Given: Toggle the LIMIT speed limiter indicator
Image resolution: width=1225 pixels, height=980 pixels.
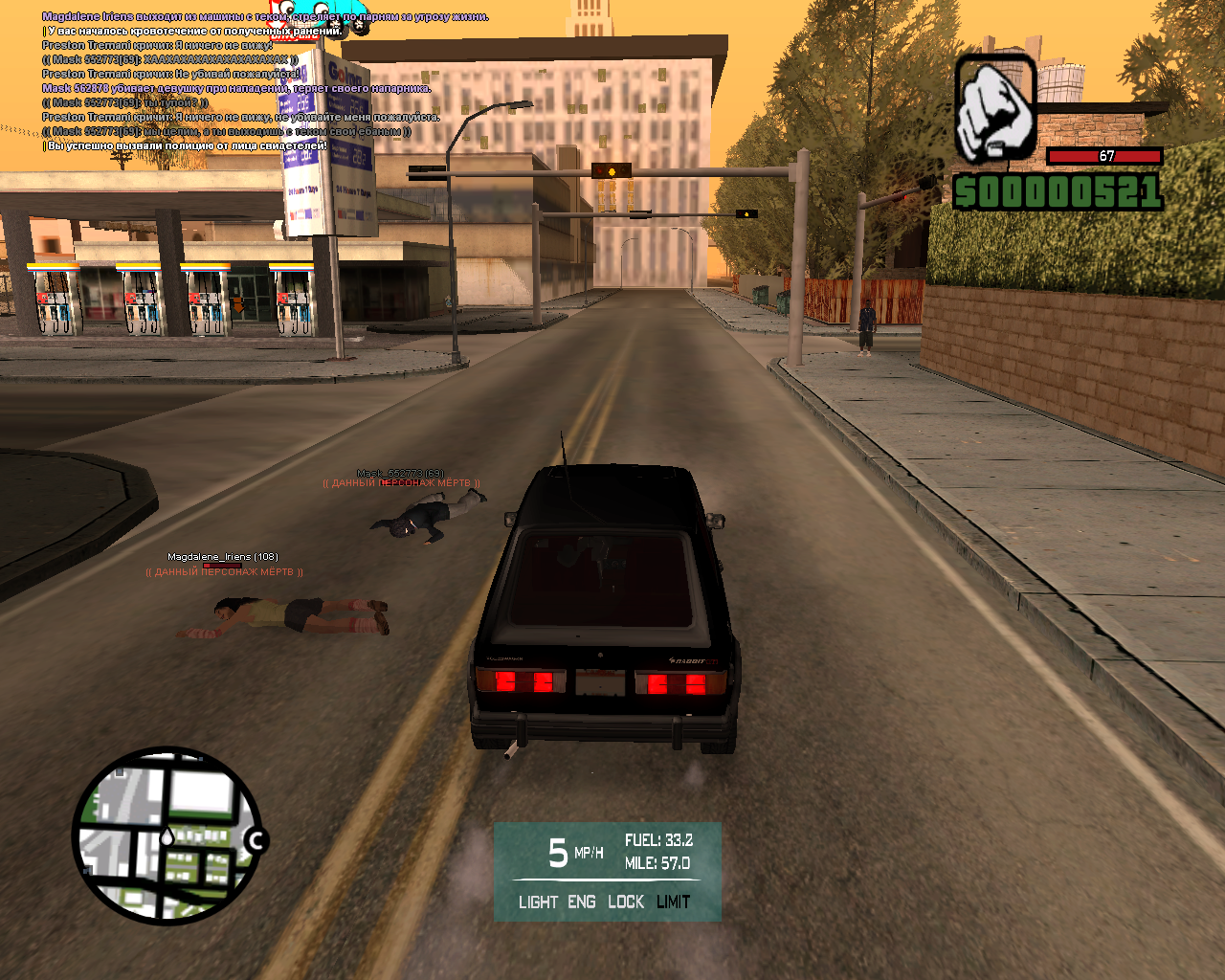Looking at the screenshot, I should click(674, 902).
